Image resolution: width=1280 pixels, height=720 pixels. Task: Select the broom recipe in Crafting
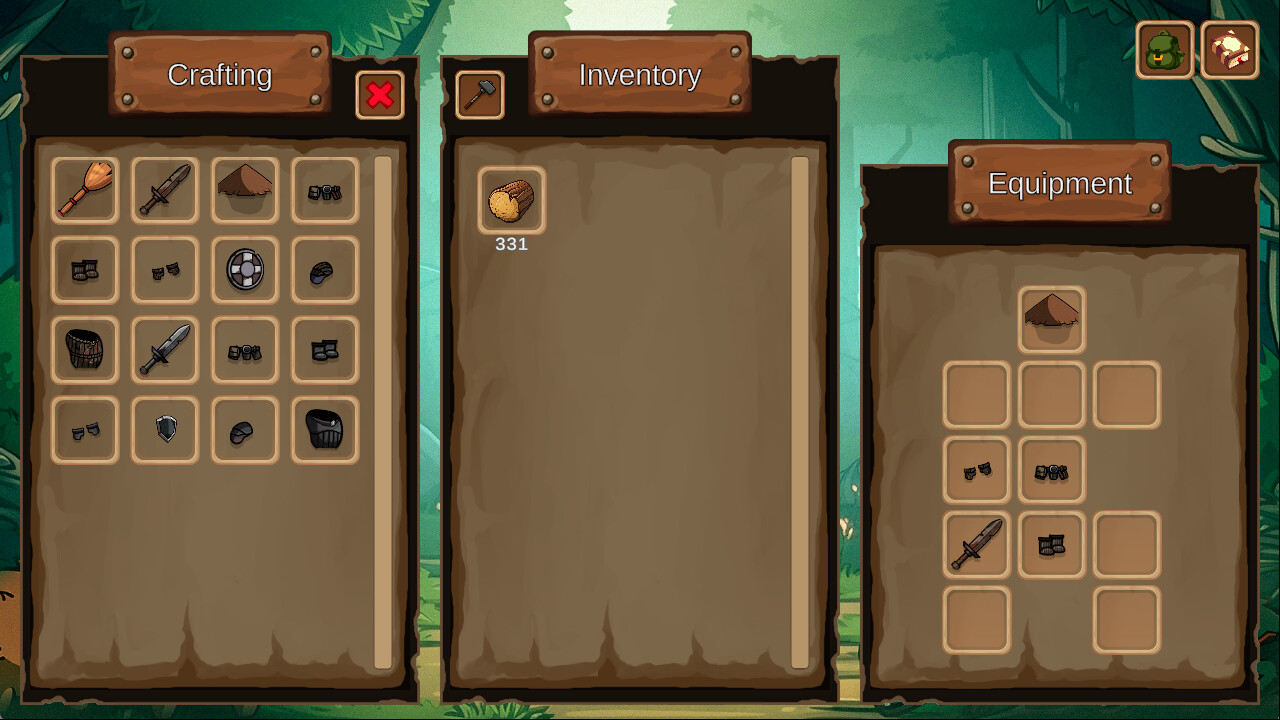click(x=85, y=190)
